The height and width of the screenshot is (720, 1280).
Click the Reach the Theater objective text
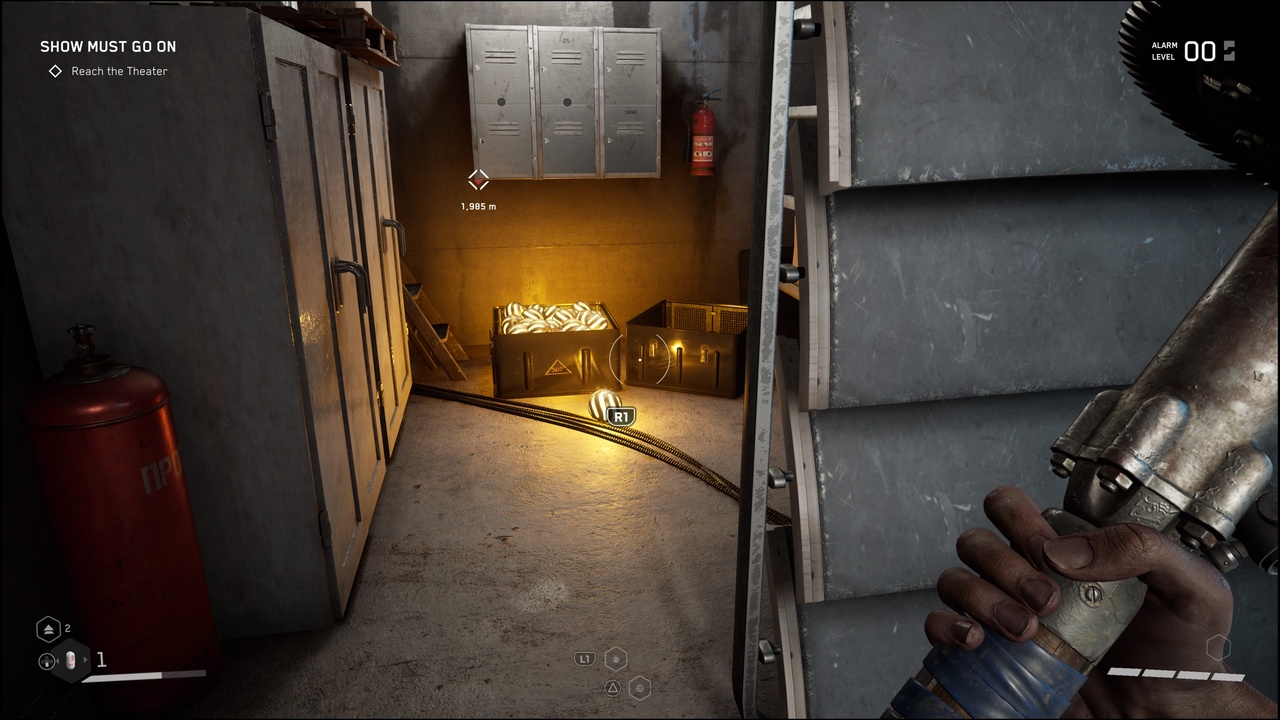click(119, 71)
